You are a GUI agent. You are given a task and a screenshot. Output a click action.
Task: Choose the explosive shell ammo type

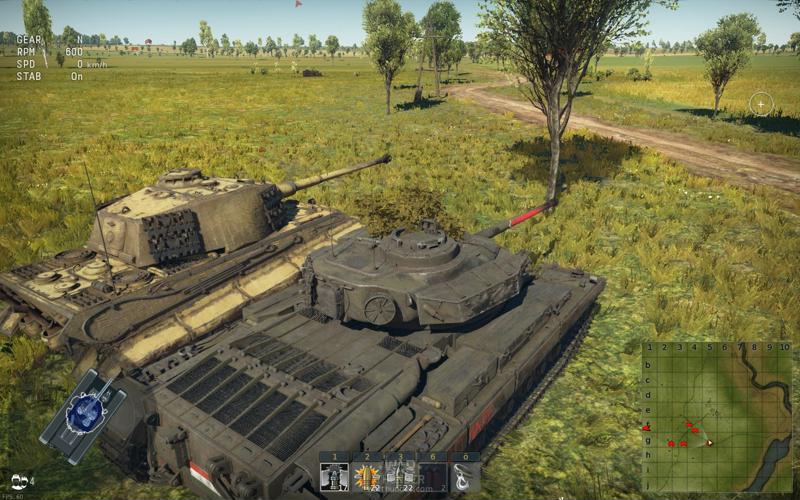367,474
